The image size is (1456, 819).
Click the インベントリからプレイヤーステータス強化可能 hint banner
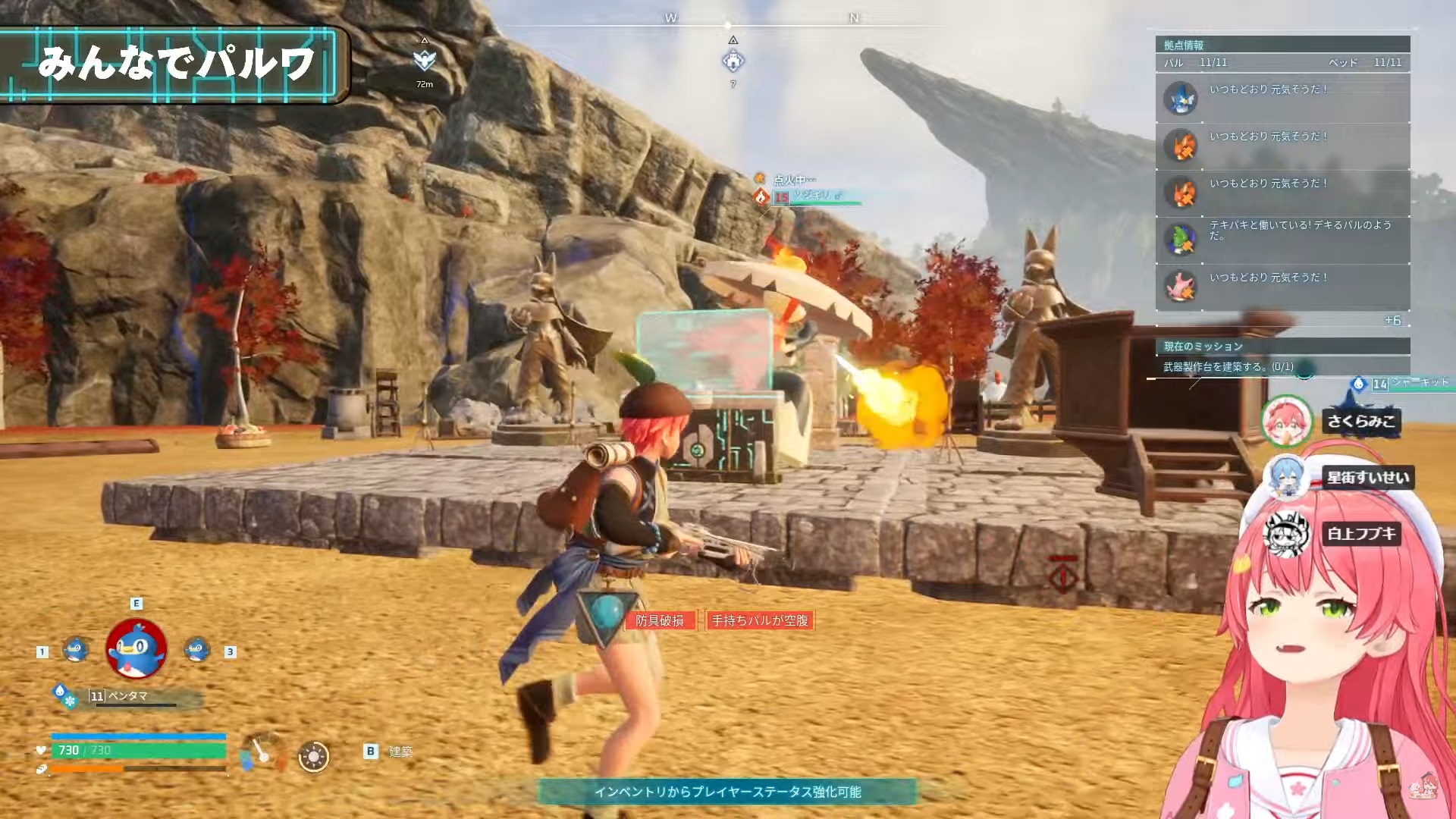click(x=727, y=792)
